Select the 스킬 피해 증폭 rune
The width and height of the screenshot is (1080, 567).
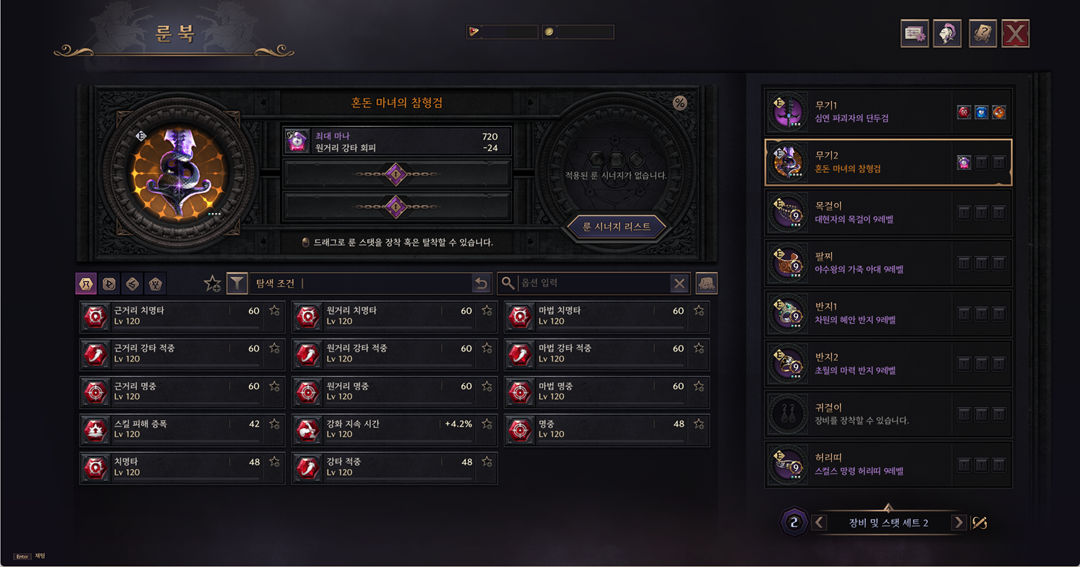(x=171, y=429)
